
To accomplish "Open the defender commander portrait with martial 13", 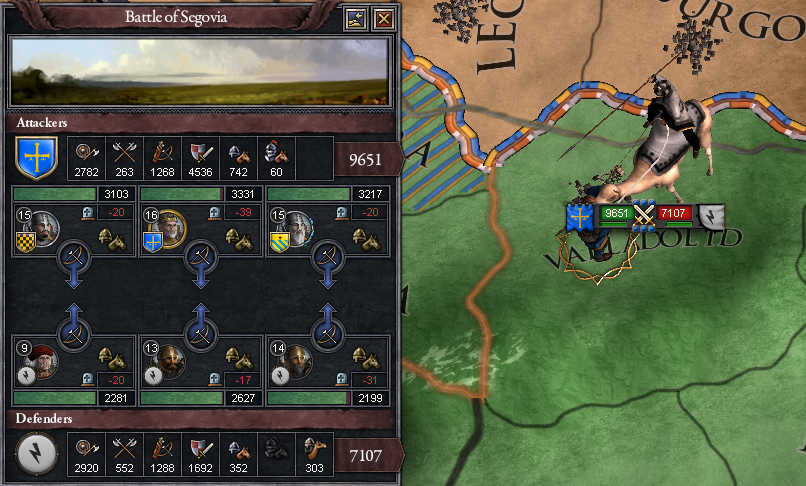I will point(172,360).
